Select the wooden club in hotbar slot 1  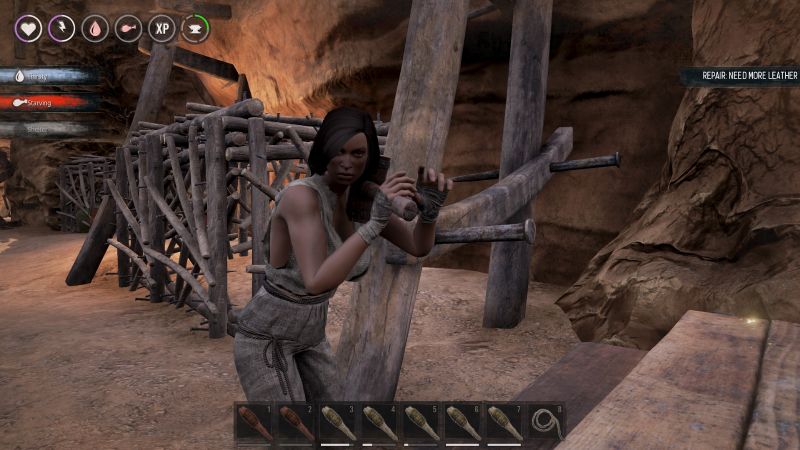click(x=254, y=422)
